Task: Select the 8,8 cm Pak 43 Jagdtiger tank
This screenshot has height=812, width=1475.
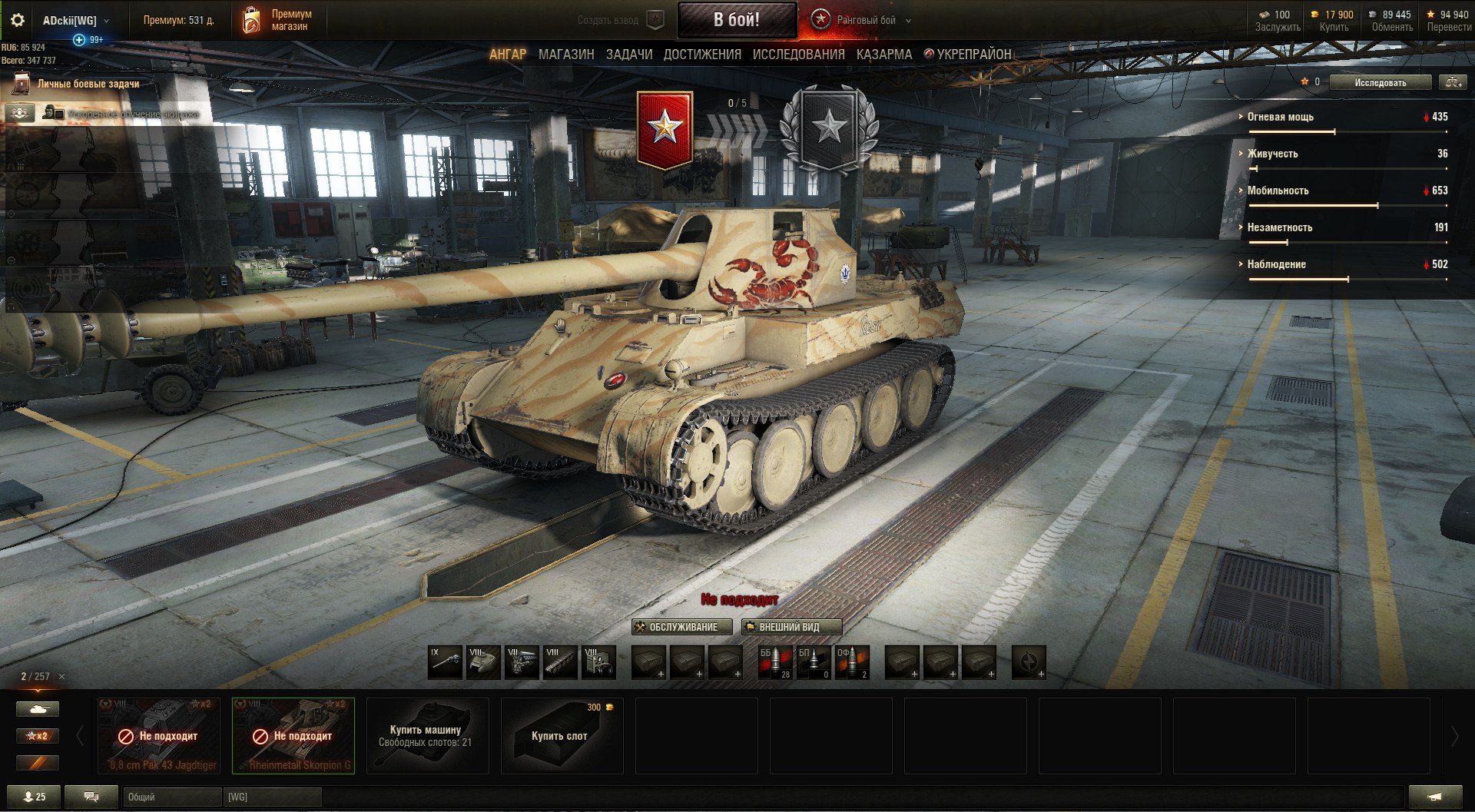Action: [159, 735]
